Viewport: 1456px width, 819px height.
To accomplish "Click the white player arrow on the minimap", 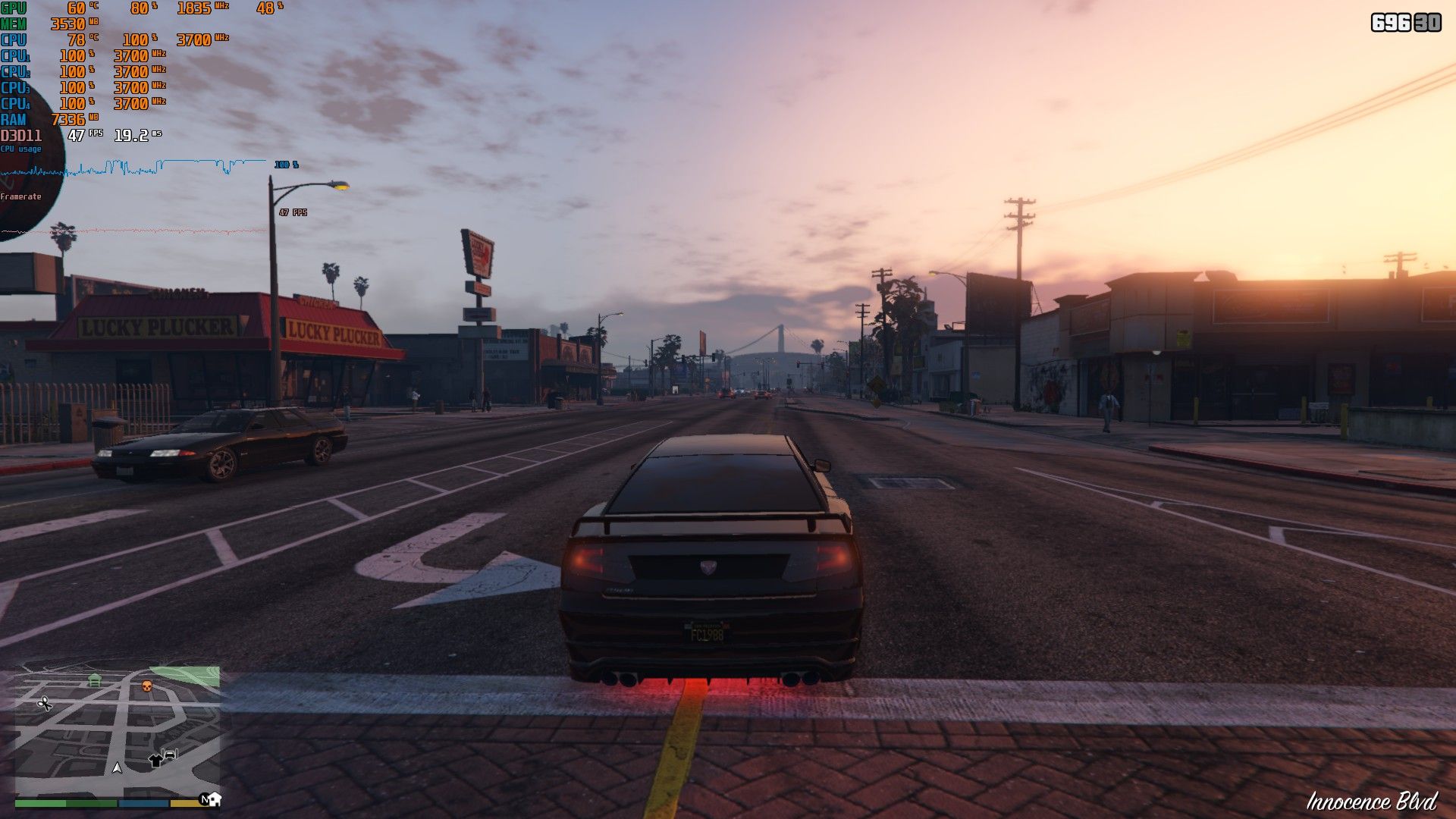I will (117, 768).
